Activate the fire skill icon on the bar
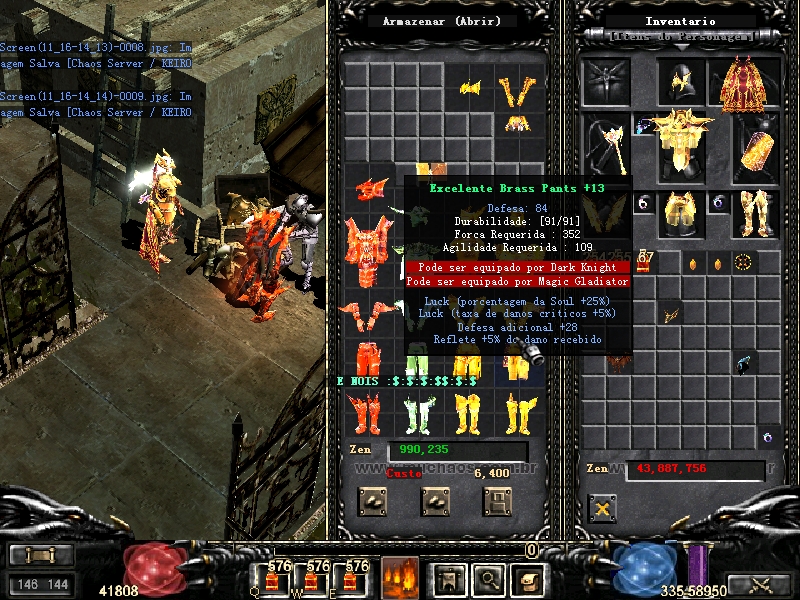 [400, 577]
